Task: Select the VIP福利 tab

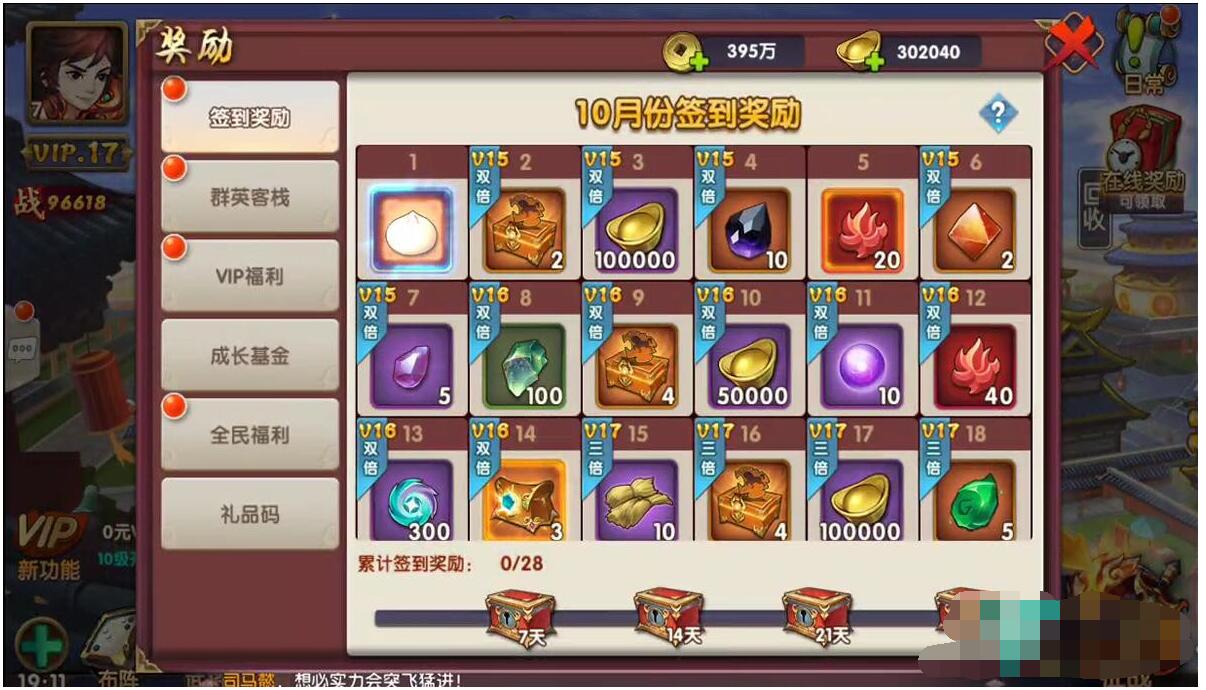Action: click(250, 276)
